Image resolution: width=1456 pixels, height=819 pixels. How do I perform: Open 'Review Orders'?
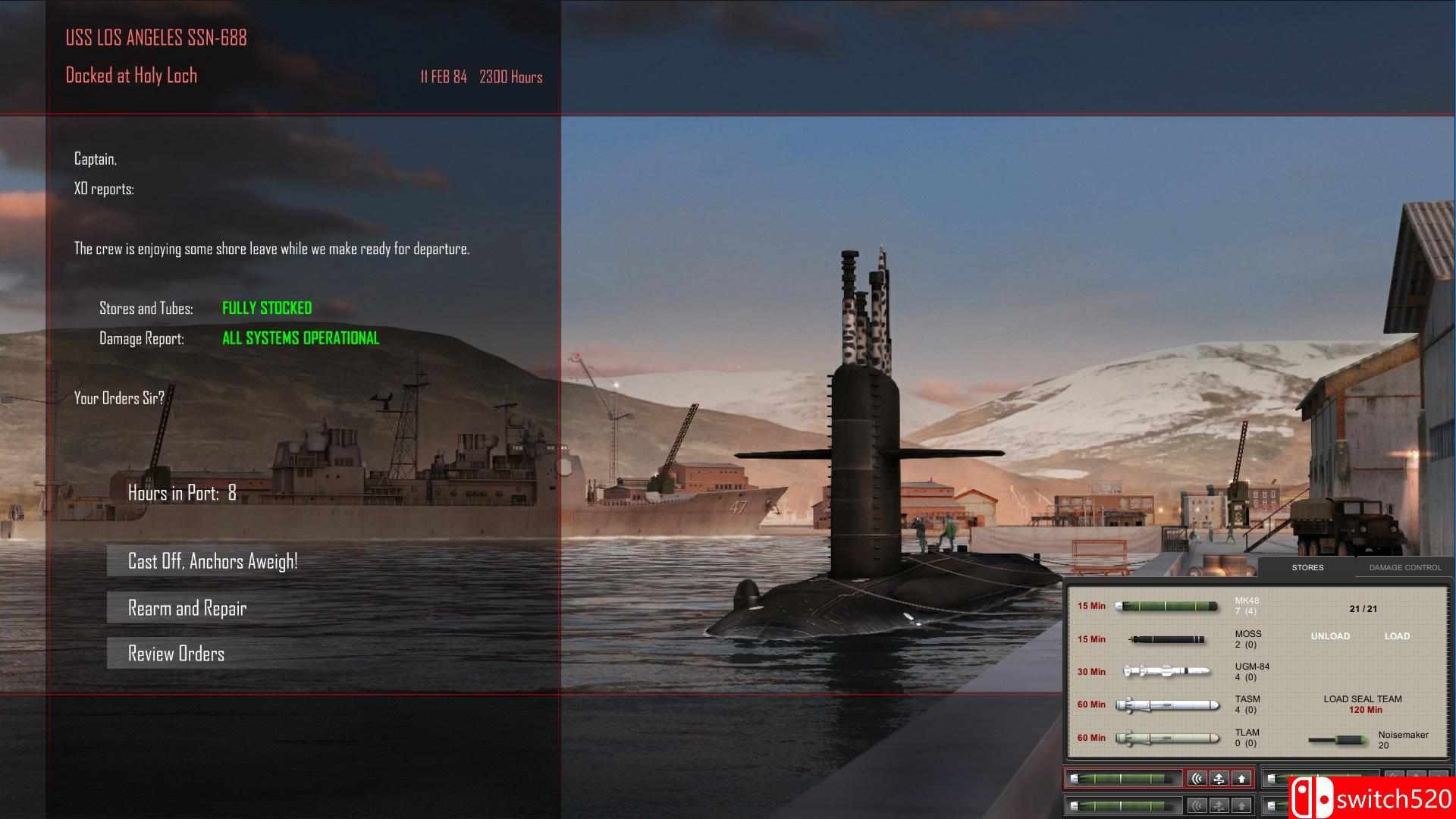176,653
